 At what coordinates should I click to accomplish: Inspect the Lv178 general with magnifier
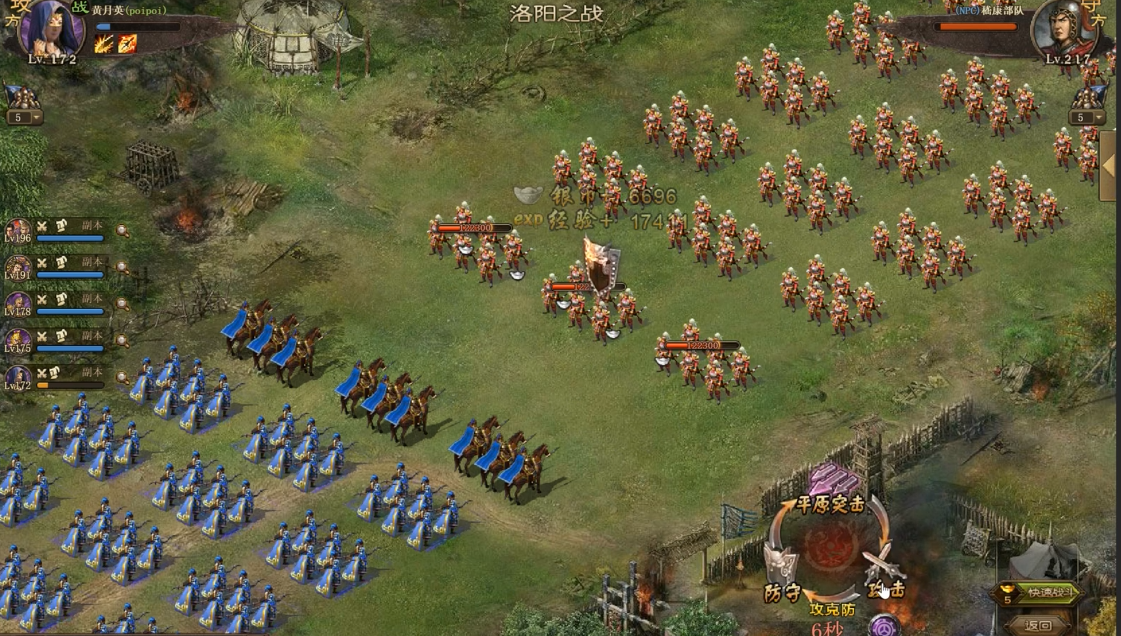123,304
